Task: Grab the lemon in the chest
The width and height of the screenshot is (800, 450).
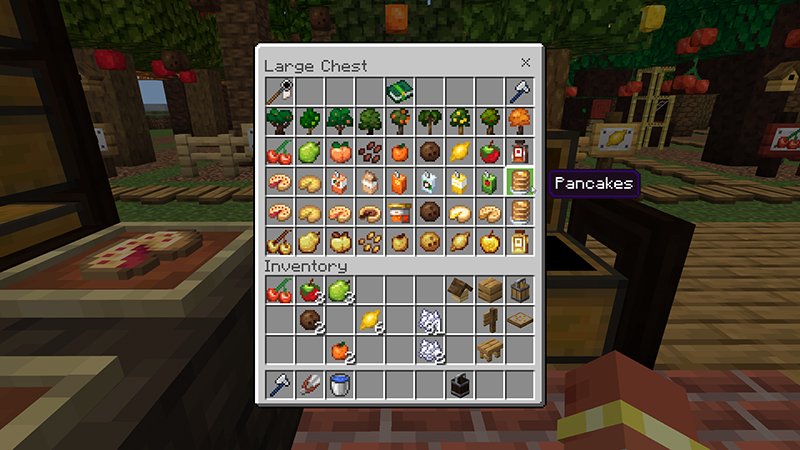Action: click(x=460, y=152)
